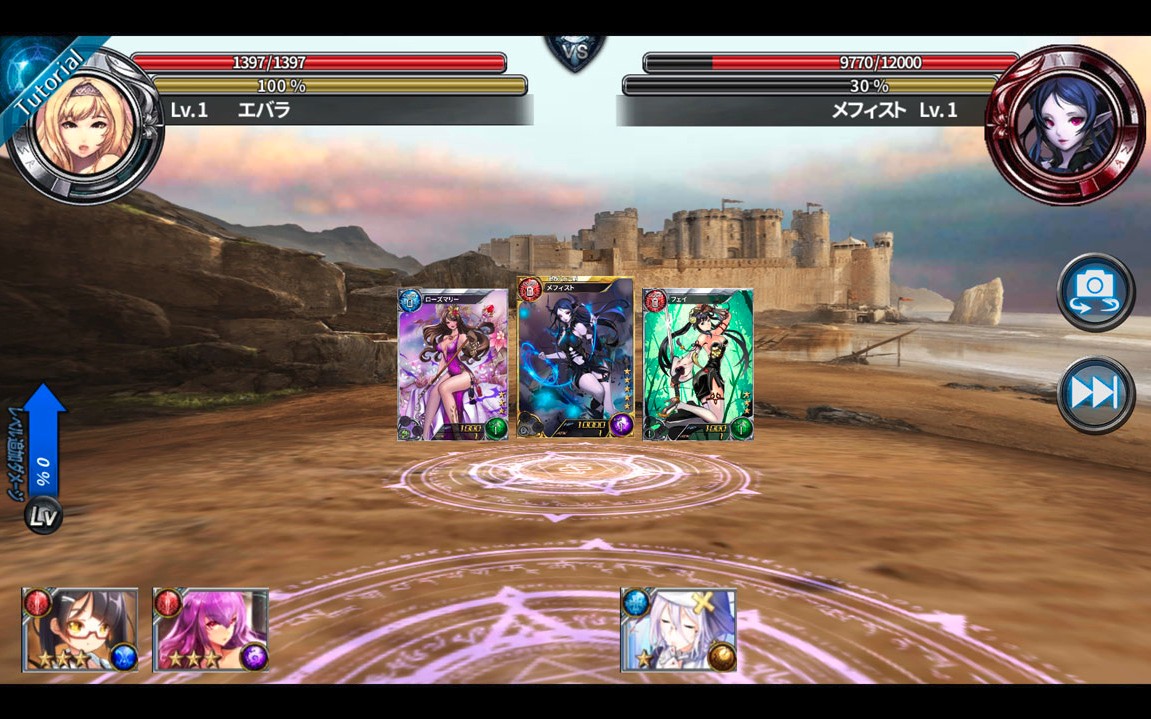Viewport: 1151px width, 719px height.
Task: Click the blonde player avatar portrait
Action: [x=86, y=124]
